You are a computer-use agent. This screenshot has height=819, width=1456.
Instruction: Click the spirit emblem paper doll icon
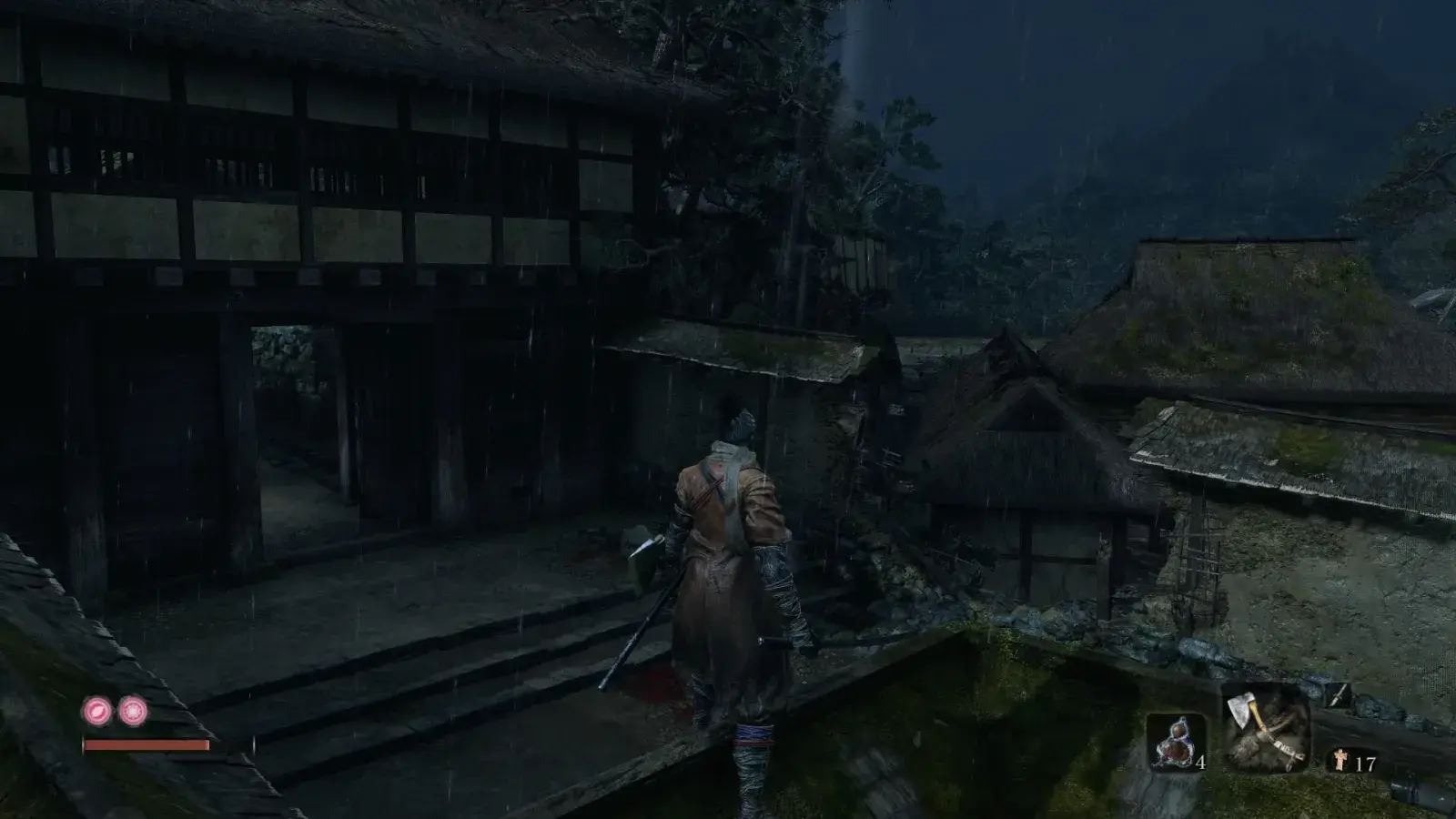[1340, 758]
